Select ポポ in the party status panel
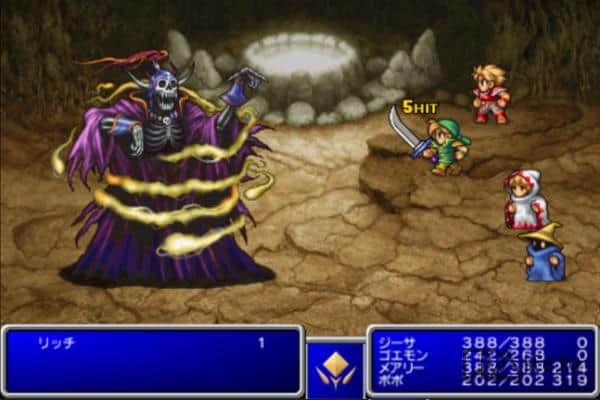The image size is (600, 400). (392, 380)
